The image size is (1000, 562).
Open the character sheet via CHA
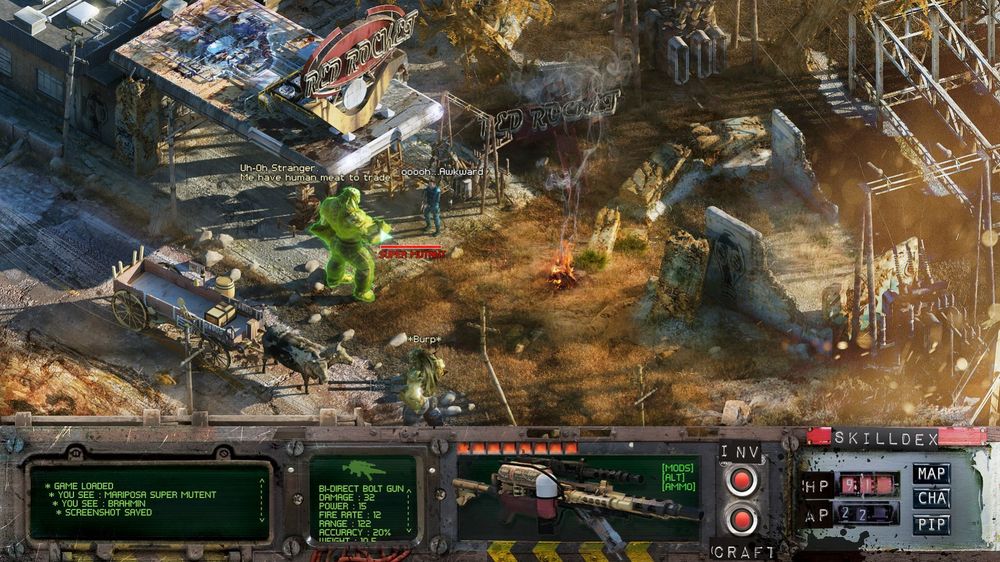tap(931, 498)
